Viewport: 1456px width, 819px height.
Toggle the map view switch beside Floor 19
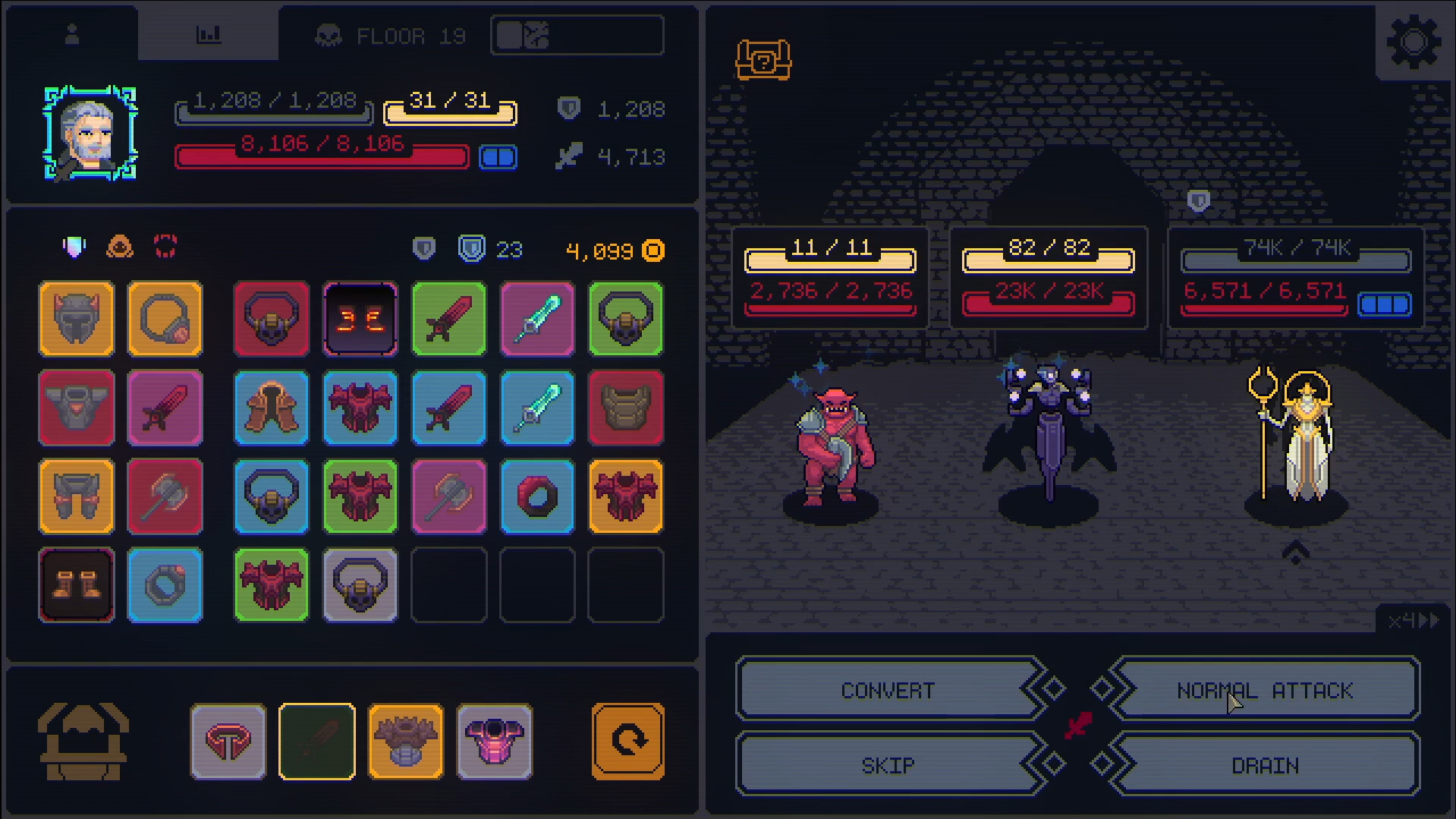[x=576, y=34]
